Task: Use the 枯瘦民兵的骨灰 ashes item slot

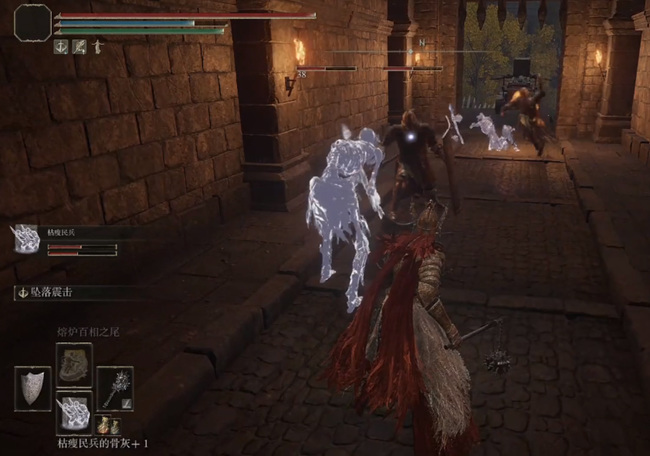Action: pos(74,411)
